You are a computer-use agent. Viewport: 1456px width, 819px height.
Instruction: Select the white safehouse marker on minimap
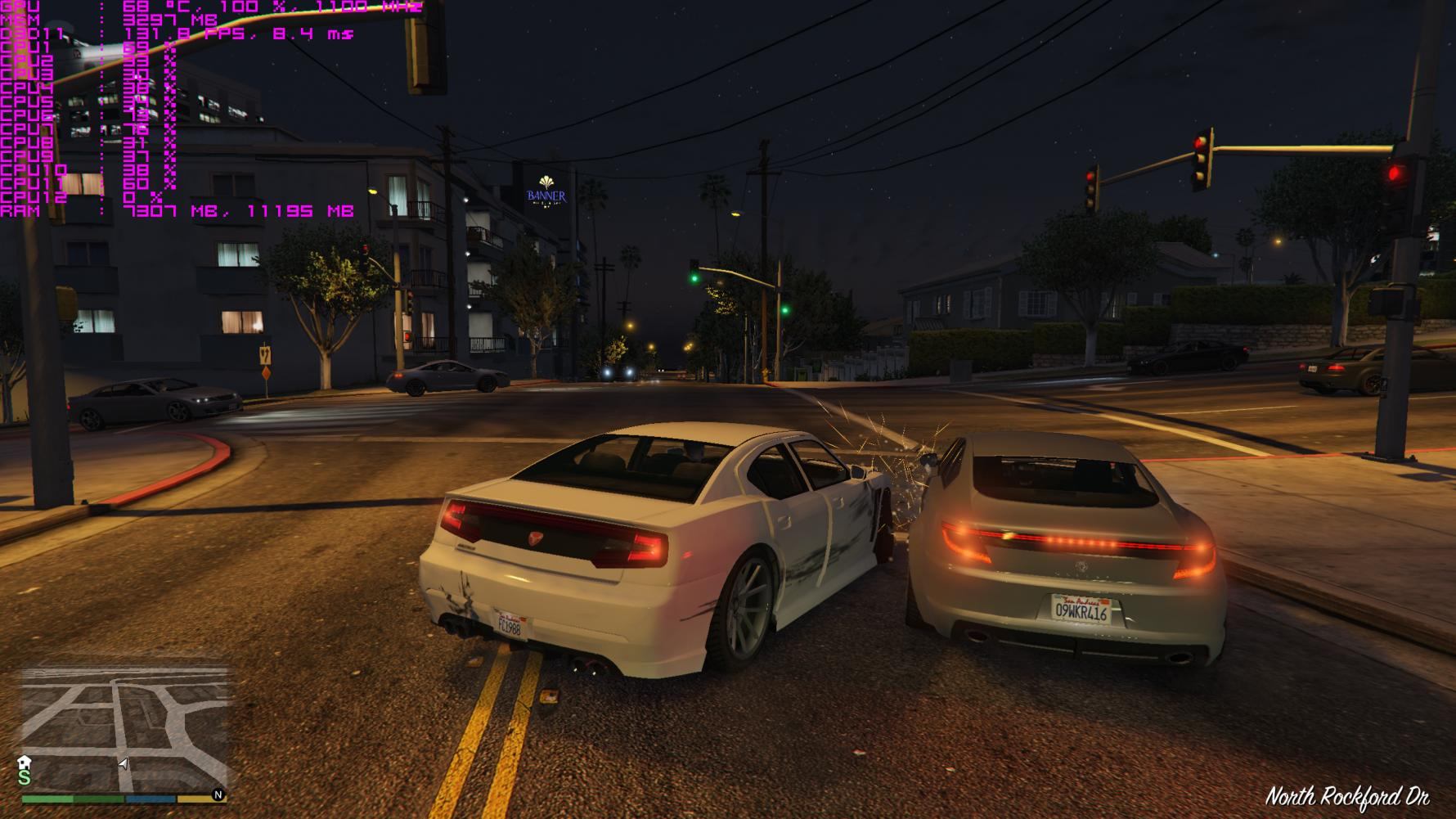pyautogui.click(x=25, y=763)
